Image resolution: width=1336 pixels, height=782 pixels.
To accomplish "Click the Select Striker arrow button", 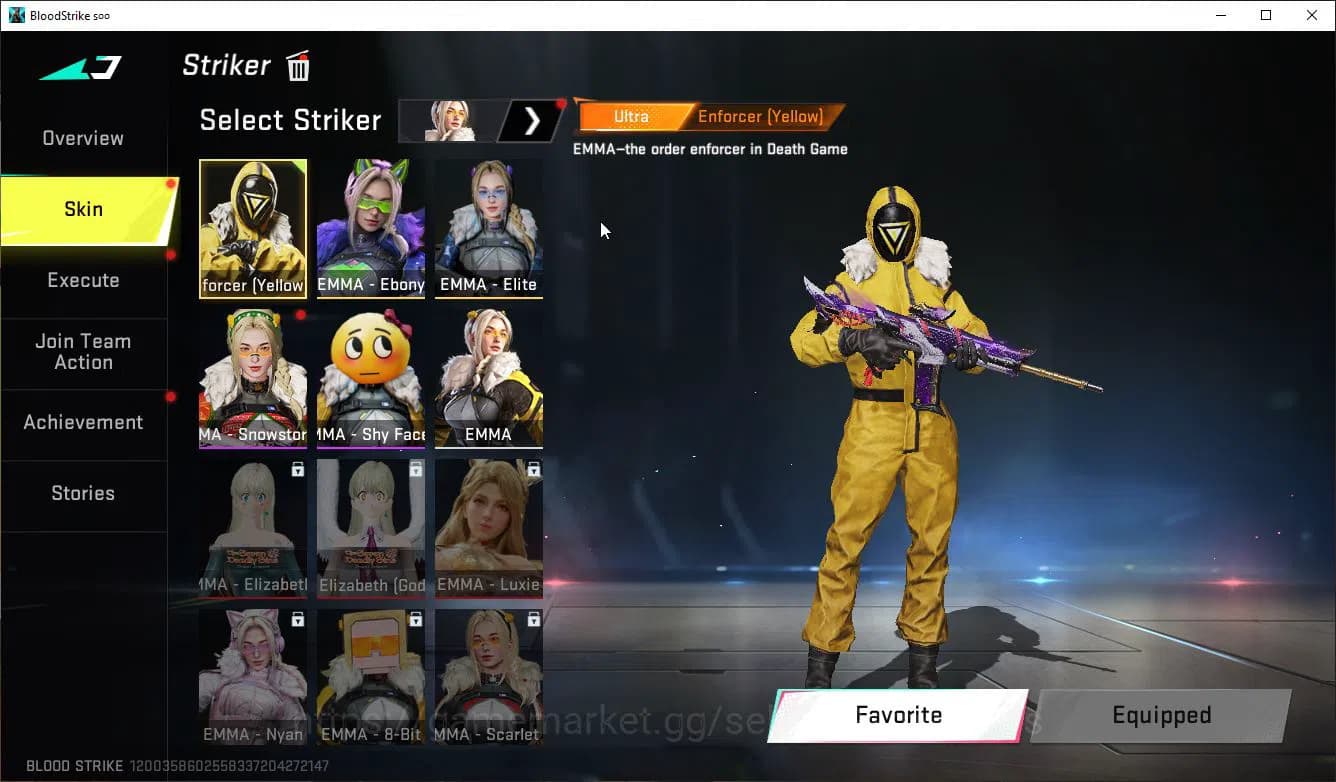I will 532,121.
